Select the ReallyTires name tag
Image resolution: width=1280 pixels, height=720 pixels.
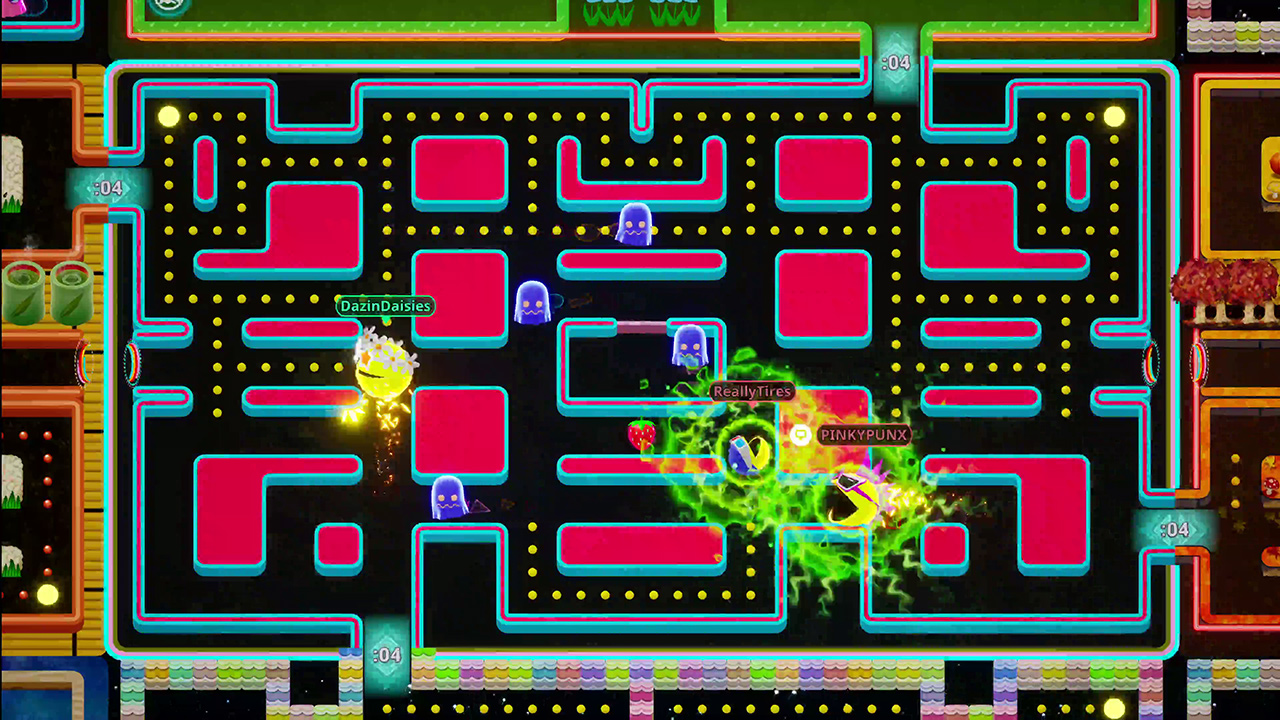pos(751,391)
